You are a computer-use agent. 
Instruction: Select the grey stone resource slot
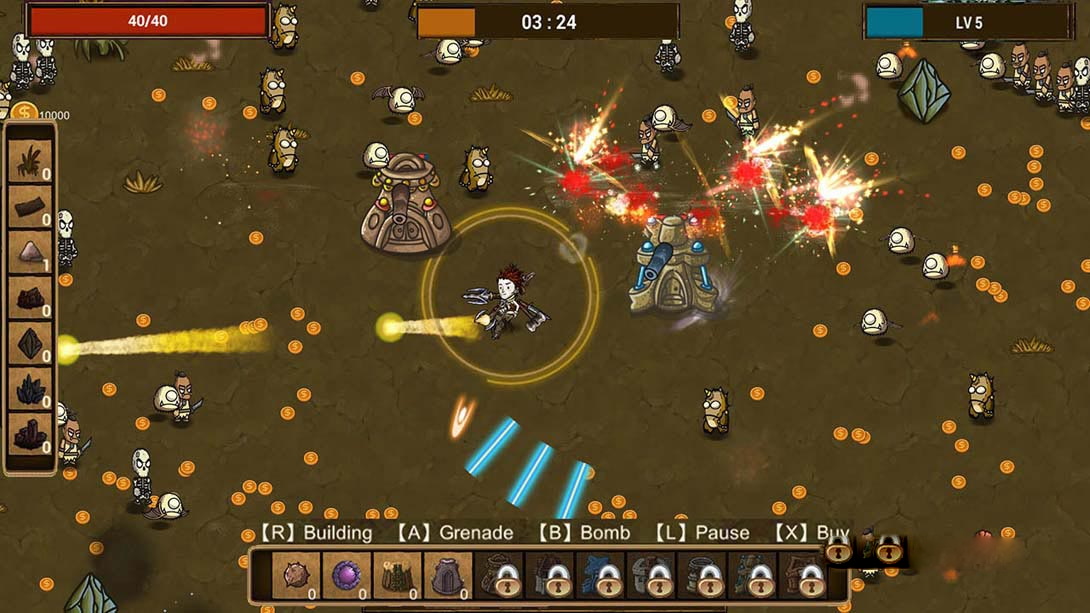[30, 253]
